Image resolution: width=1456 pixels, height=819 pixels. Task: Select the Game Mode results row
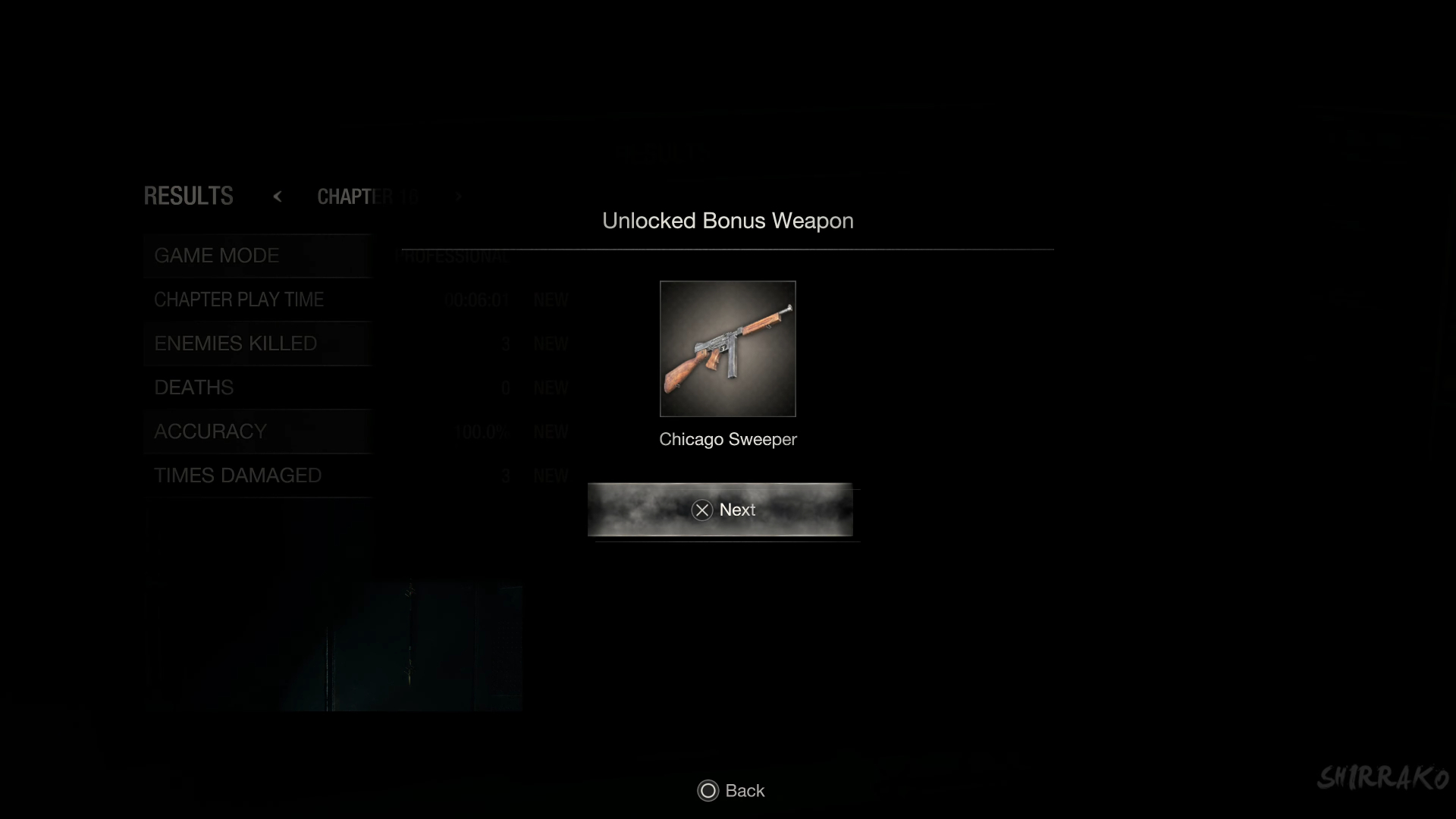point(258,256)
